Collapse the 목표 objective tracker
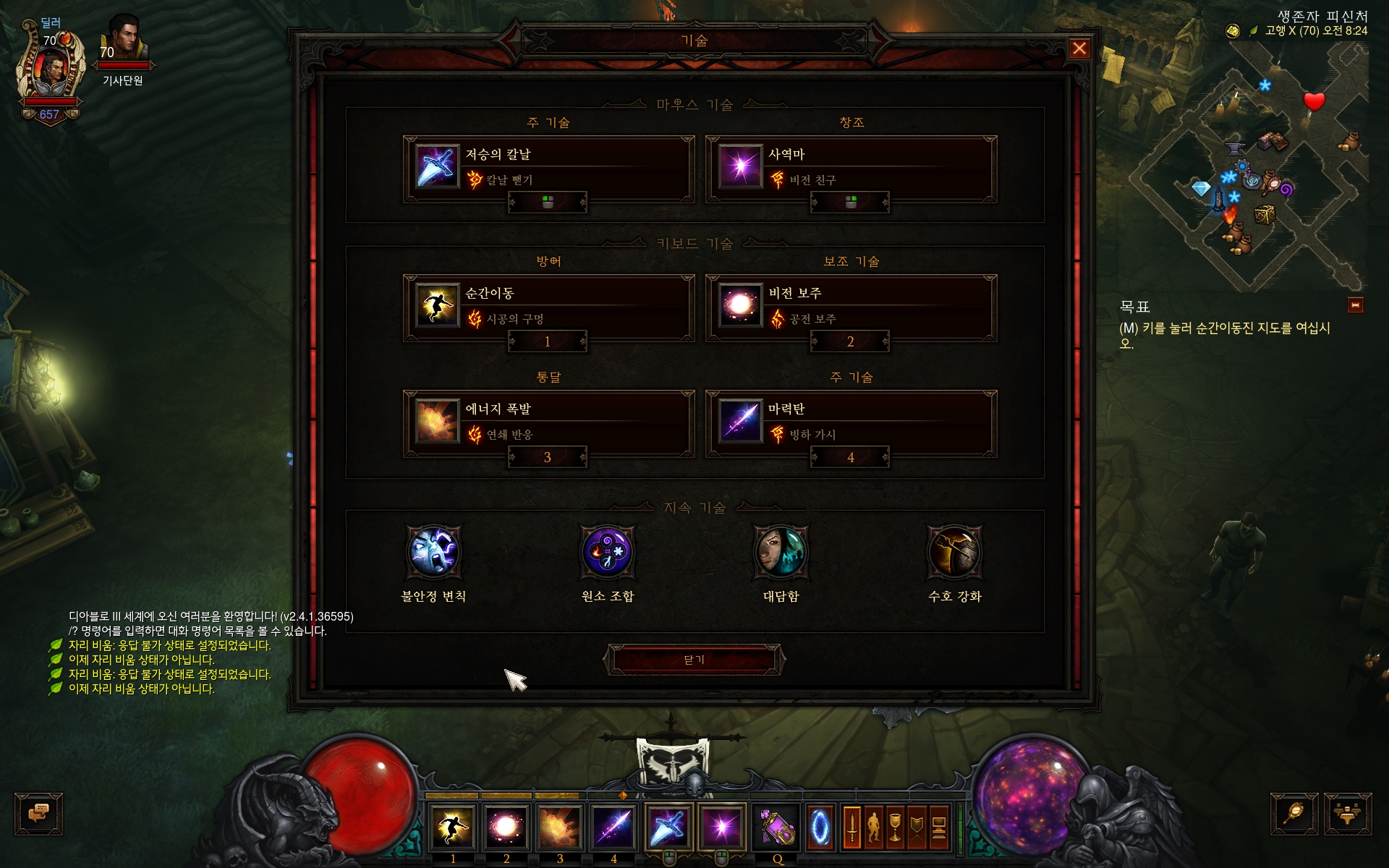This screenshot has width=1389, height=868. tap(1355, 305)
